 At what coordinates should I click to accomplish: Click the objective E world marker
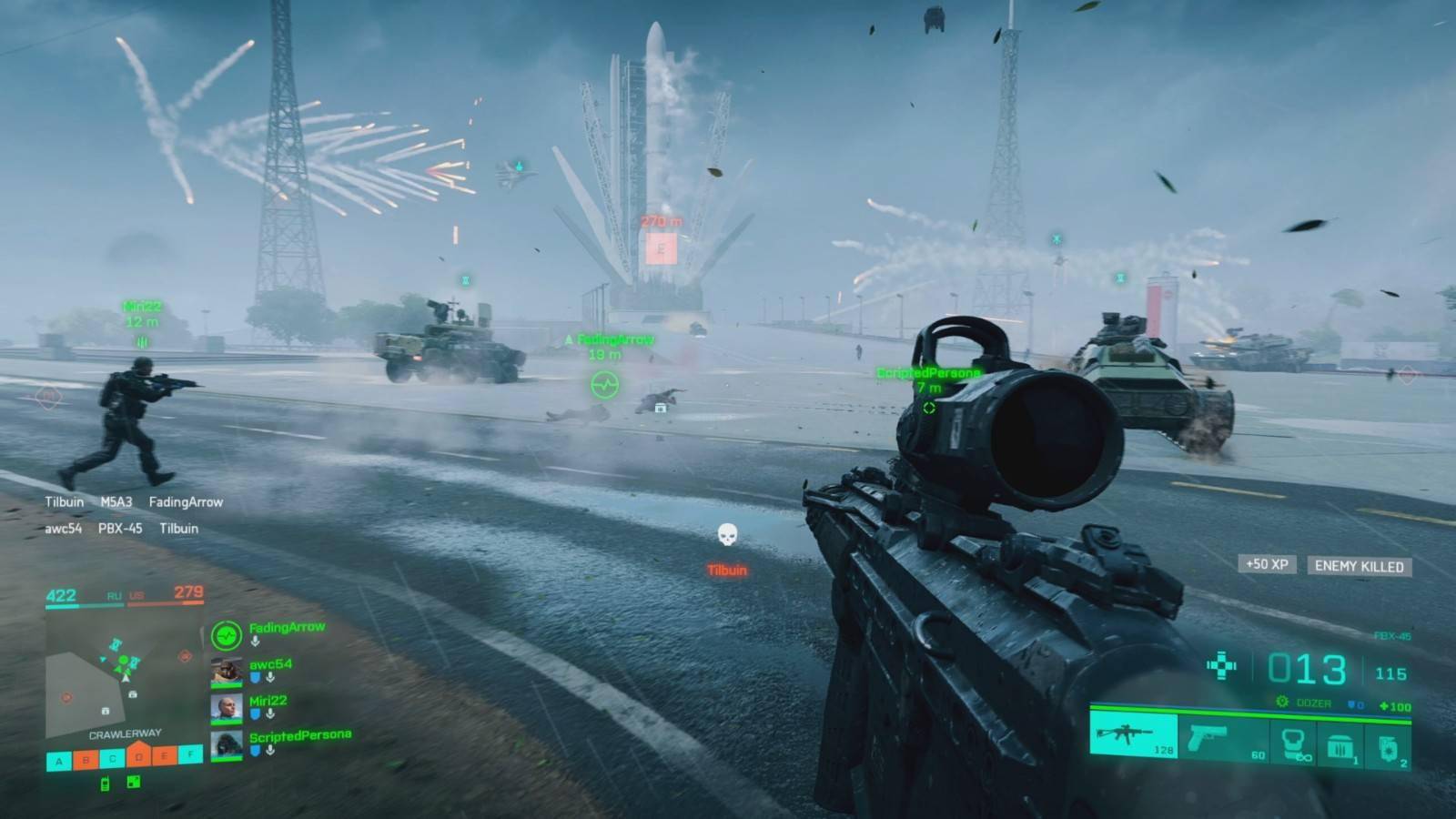(x=661, y=248)
